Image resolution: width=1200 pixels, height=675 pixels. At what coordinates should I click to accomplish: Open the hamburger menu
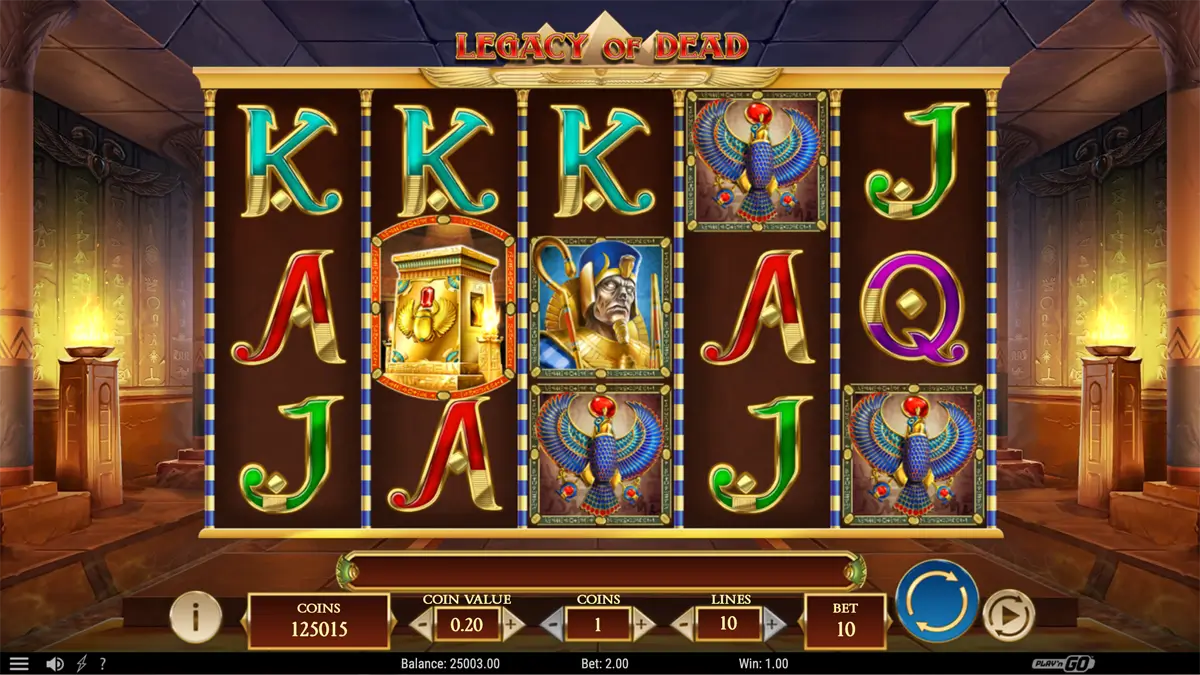(19, 664)
